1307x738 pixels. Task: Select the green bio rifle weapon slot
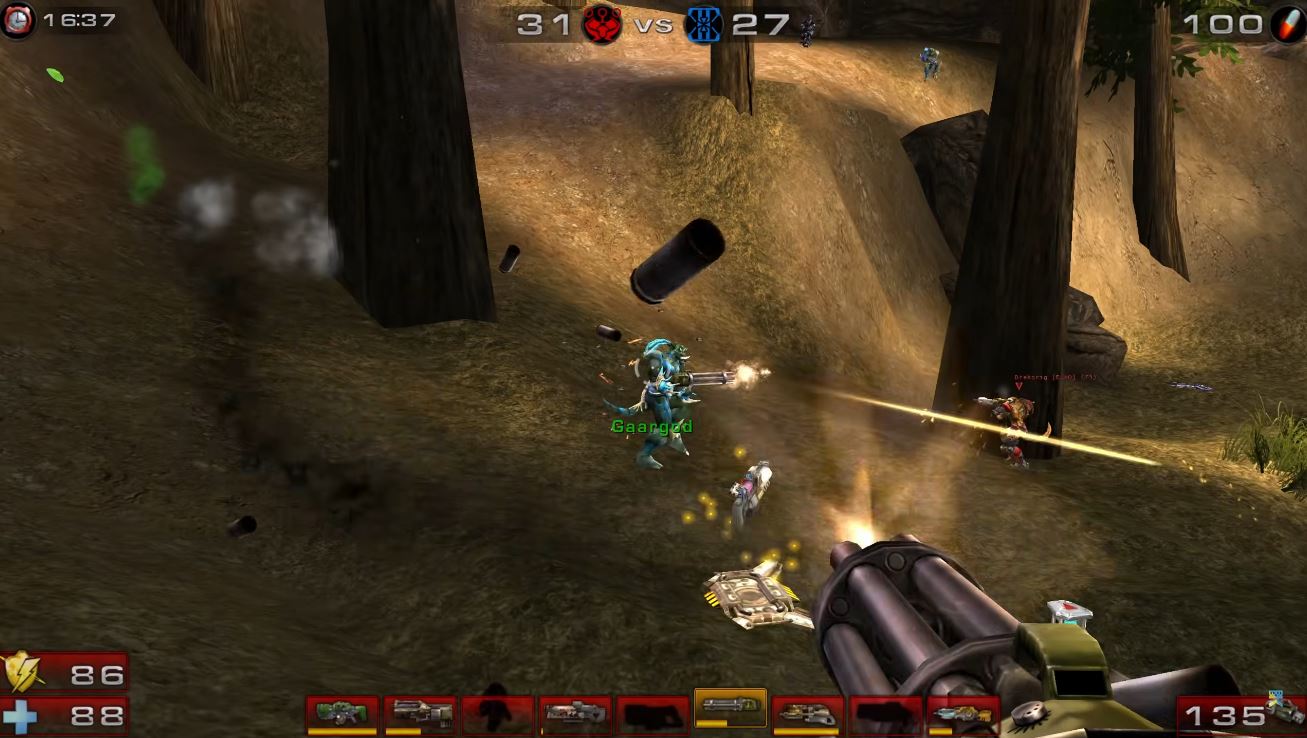pos(342,713)
